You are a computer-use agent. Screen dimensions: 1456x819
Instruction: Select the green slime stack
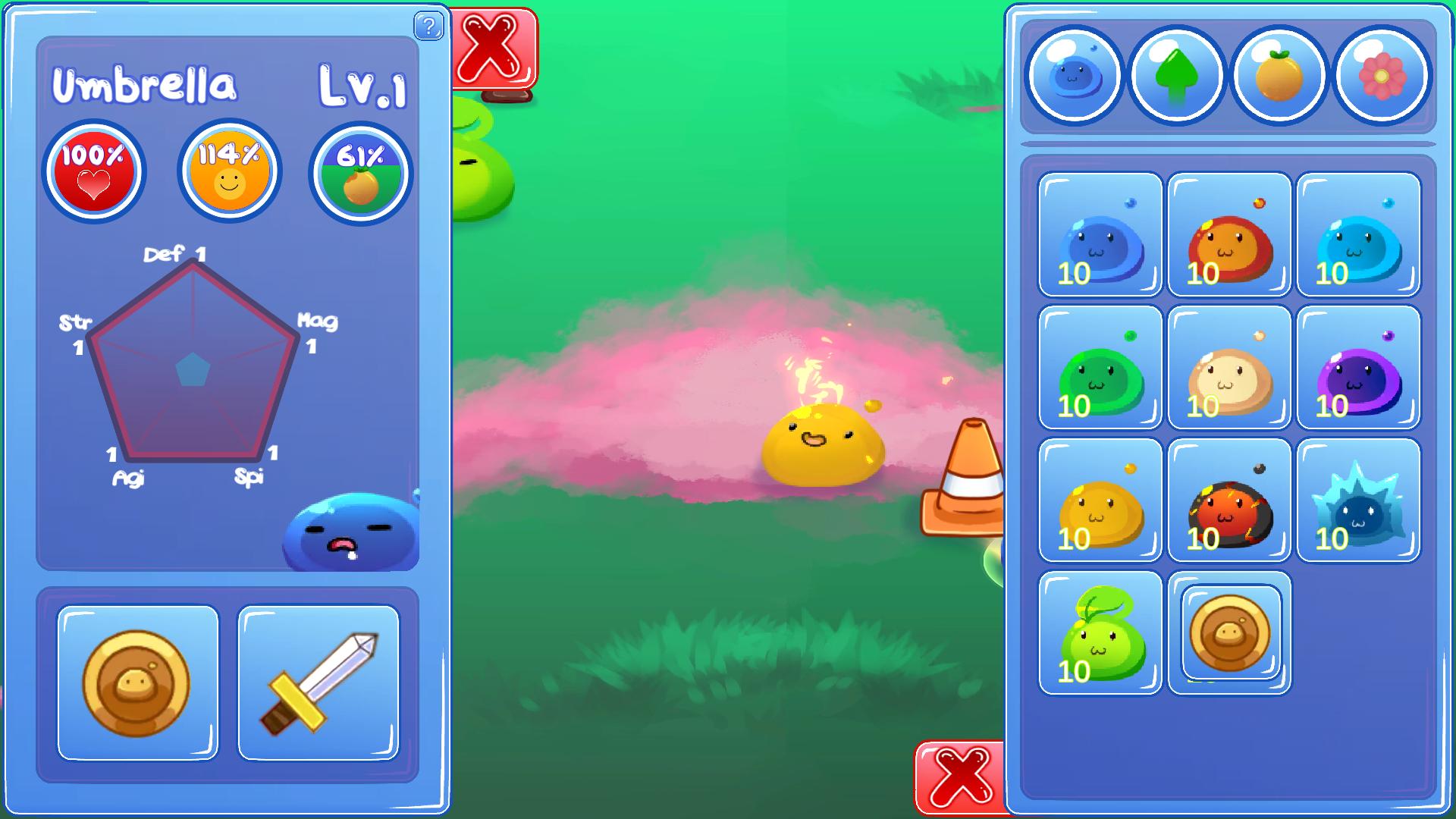(1100, 368)
